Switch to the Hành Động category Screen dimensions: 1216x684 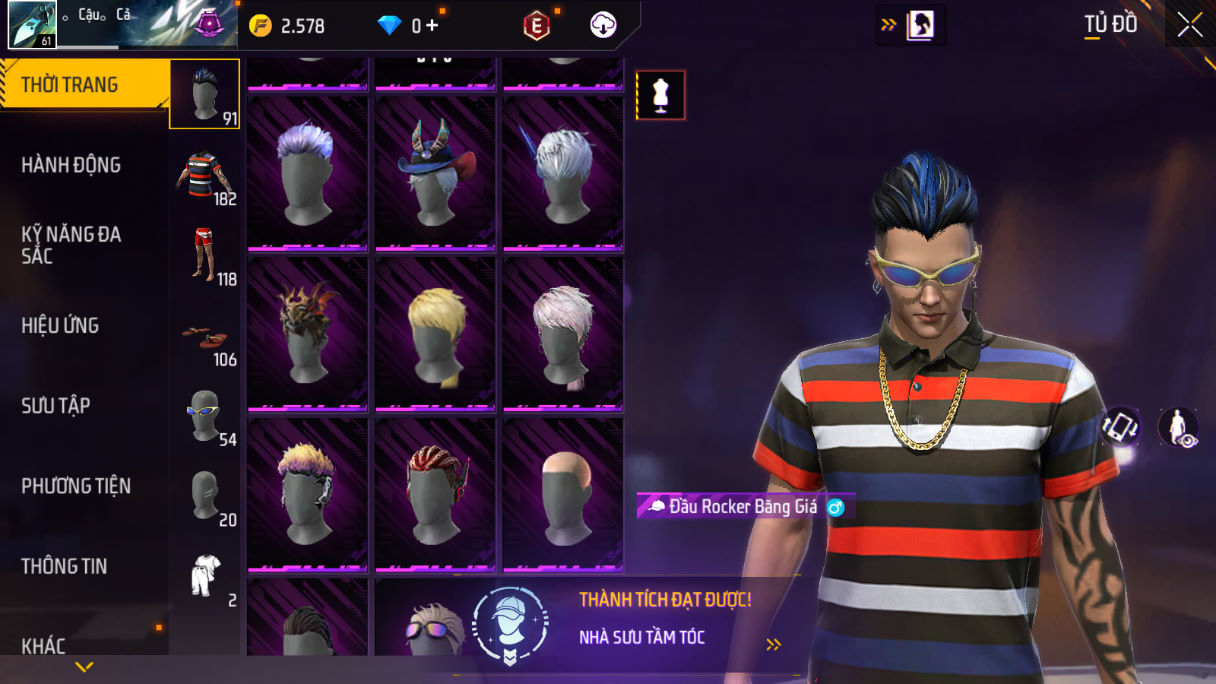tap(71, 165)
